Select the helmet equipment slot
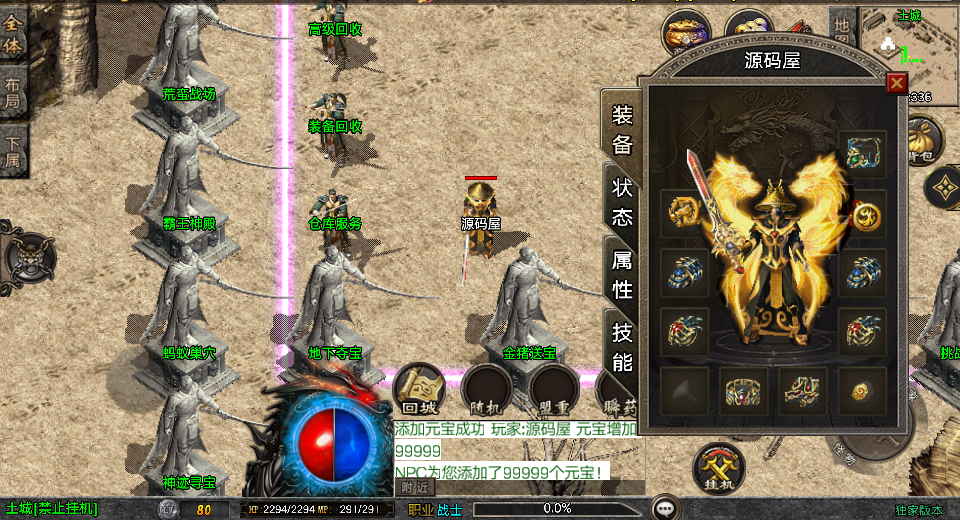960x520 pixels. tap(862, 154)
